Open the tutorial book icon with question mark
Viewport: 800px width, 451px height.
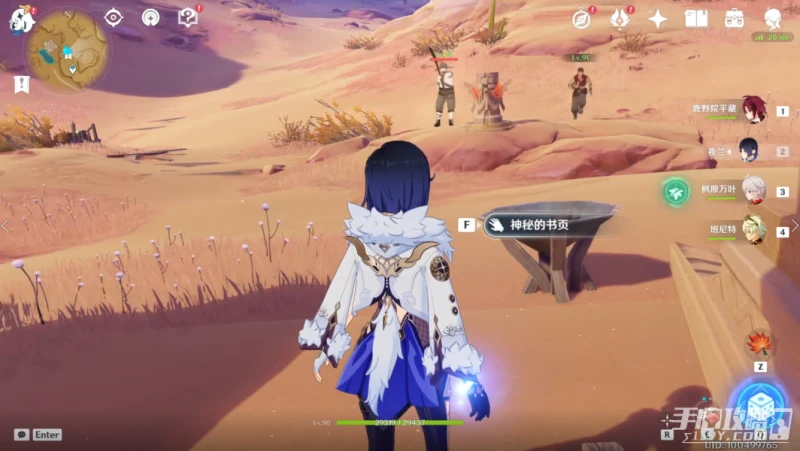point(187,17)
